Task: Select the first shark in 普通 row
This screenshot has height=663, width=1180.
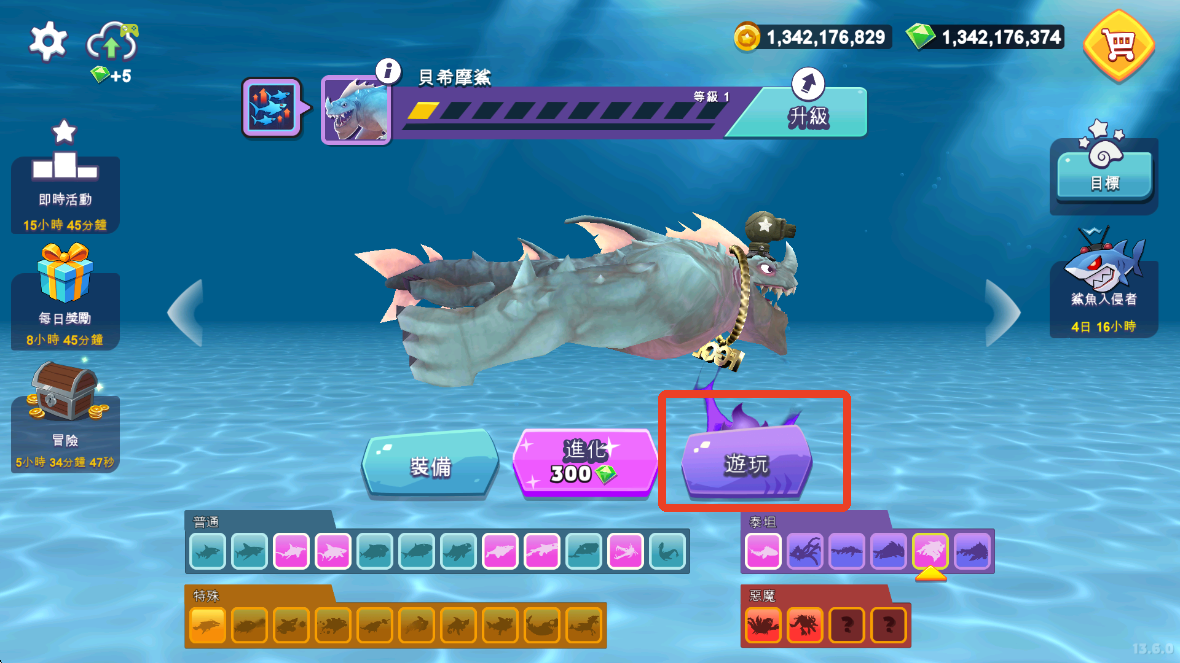Action: tap(208, 550)
